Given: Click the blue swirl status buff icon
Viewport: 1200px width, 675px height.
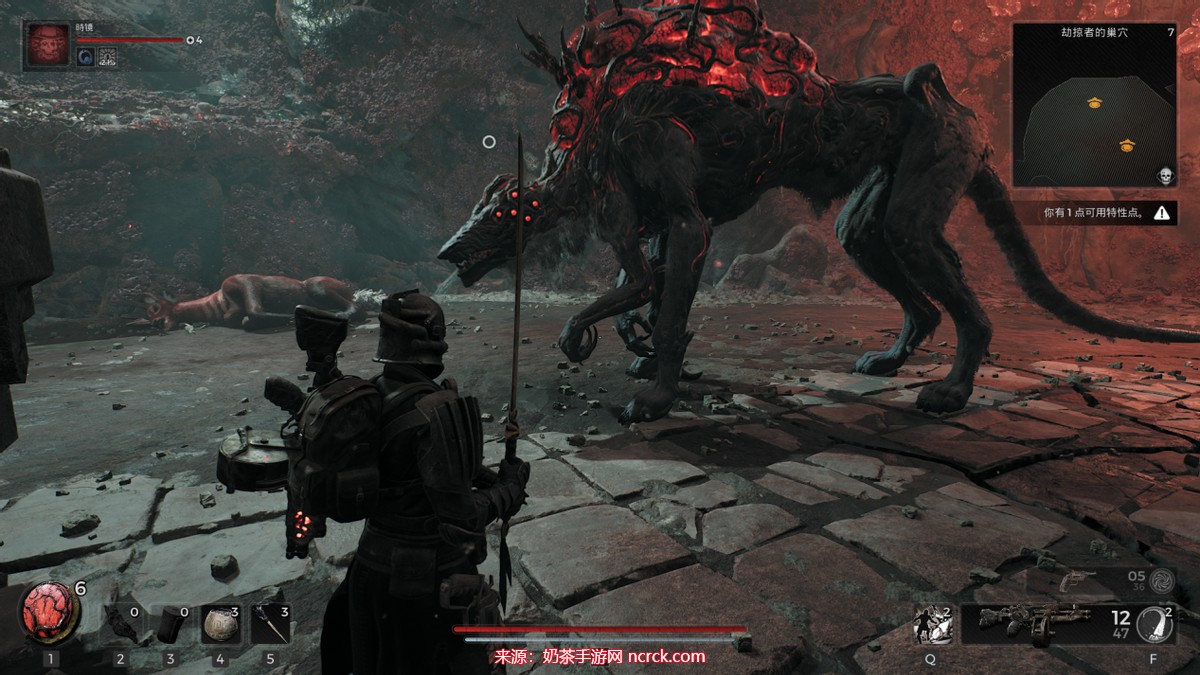Looking at the screenshot, I should (x=86, y=57).
